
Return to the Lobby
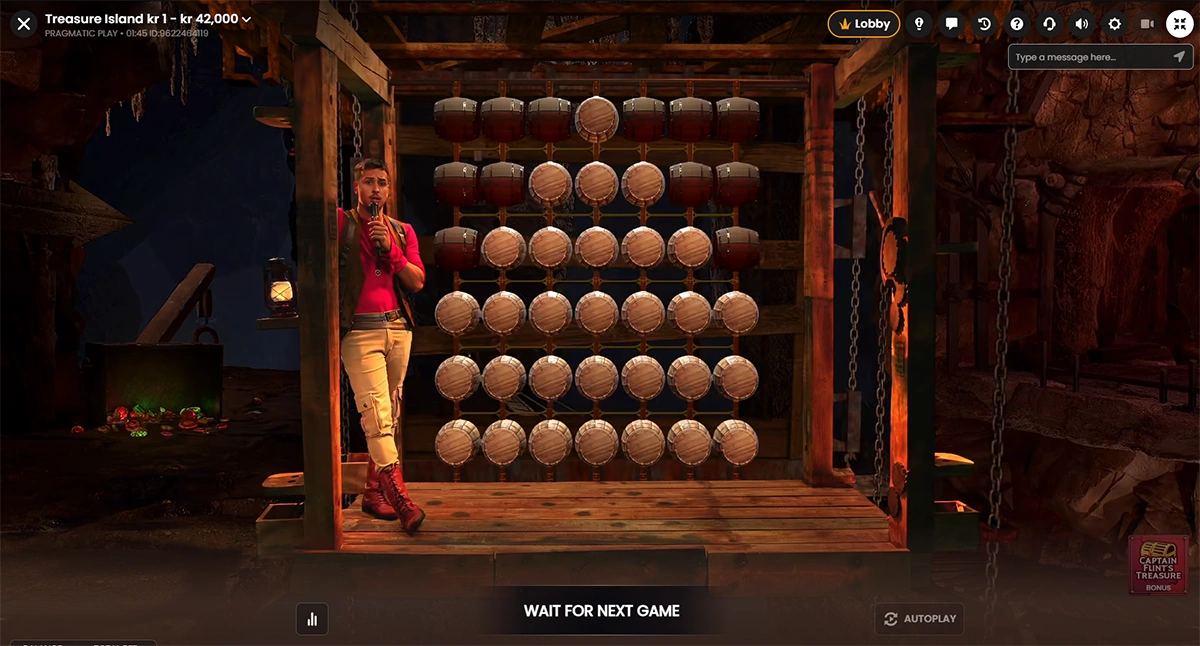click(863, 24)
